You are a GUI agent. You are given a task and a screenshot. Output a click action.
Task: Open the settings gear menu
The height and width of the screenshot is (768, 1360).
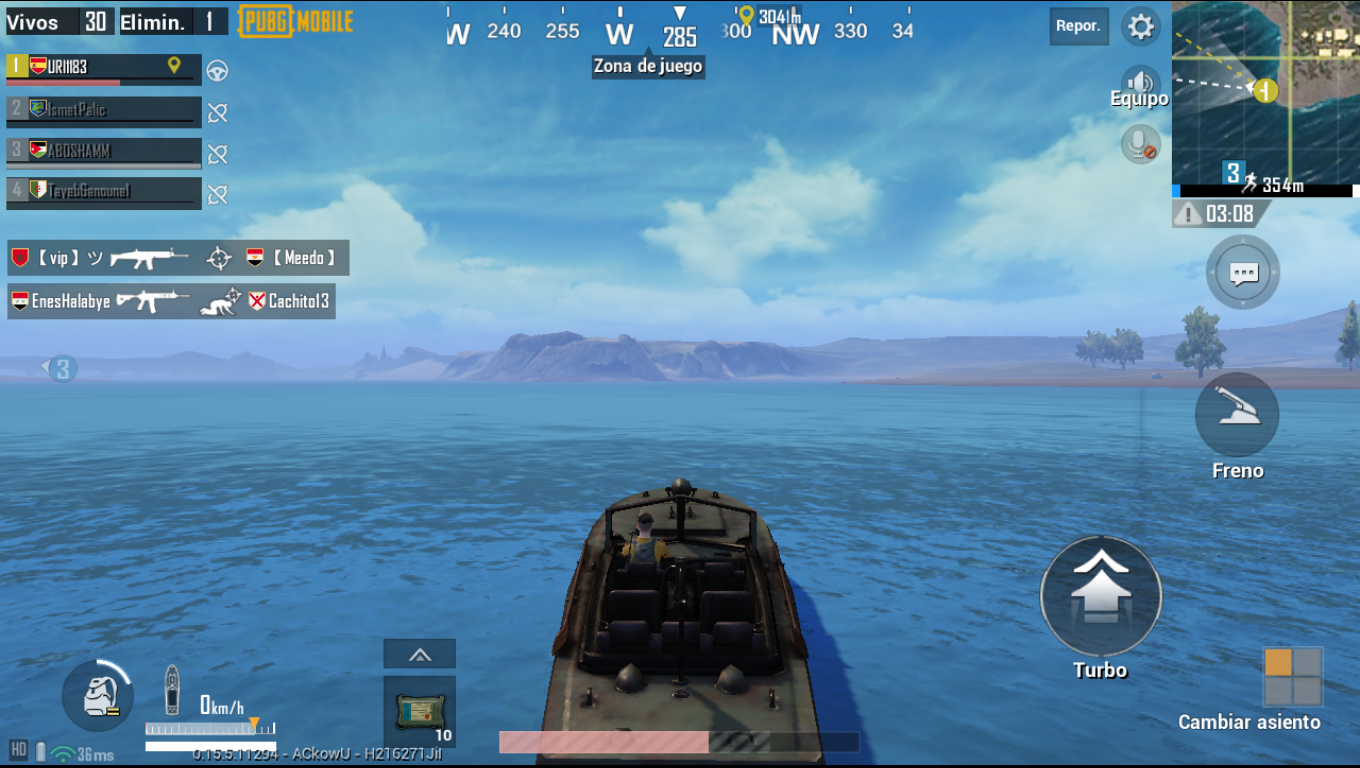1140,27
